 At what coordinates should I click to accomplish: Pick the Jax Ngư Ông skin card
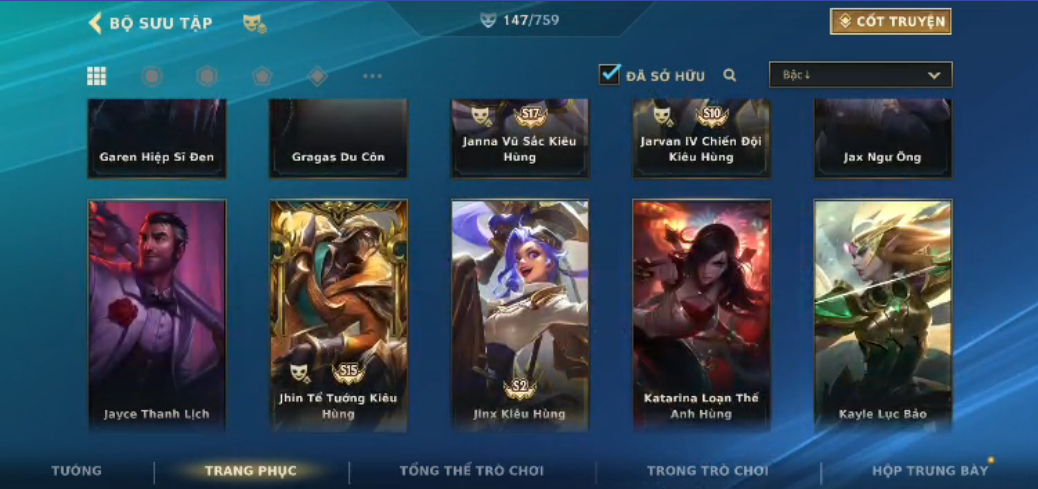tap(883, 138)
